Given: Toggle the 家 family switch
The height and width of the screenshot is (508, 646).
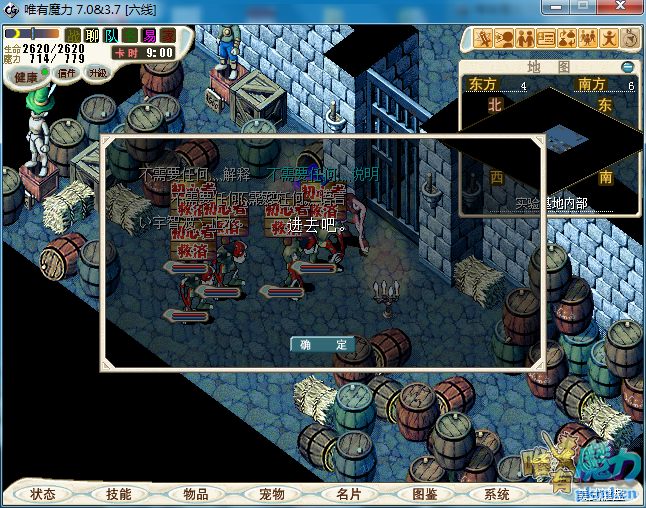Looking at the screenshot, I should [168, 36].
